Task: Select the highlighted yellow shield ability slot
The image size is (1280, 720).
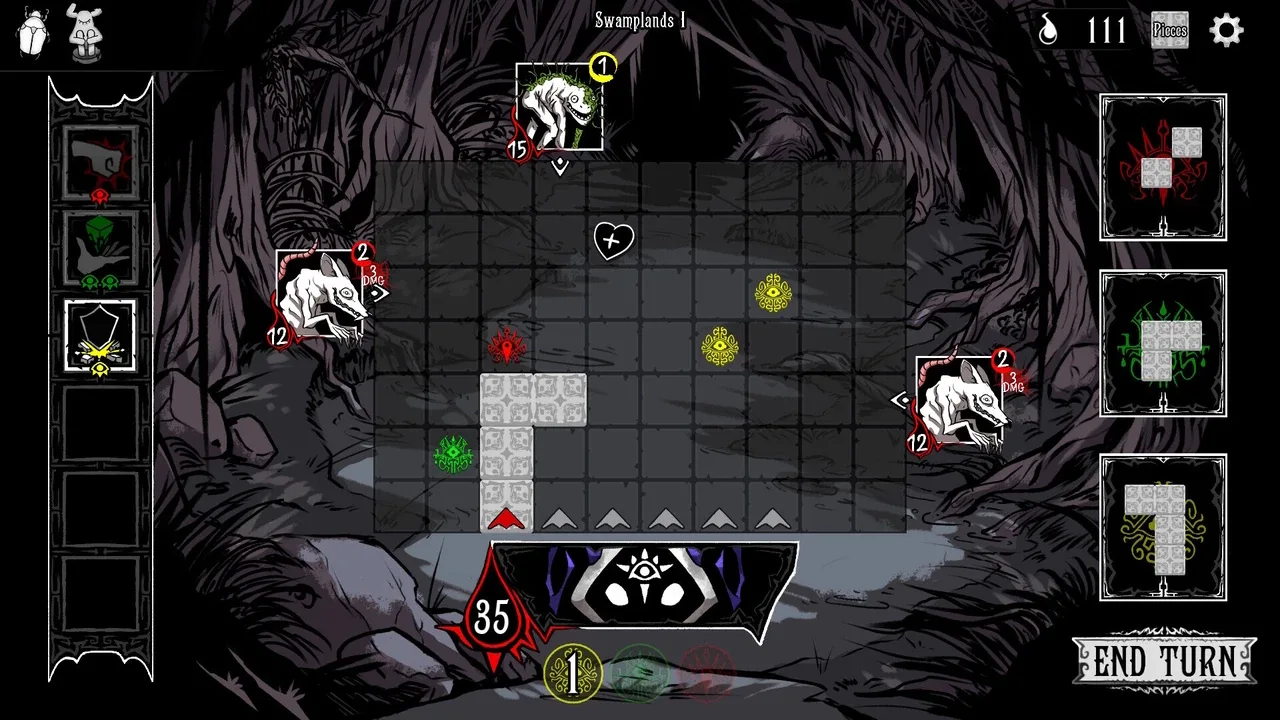Action: coord(100,336)
